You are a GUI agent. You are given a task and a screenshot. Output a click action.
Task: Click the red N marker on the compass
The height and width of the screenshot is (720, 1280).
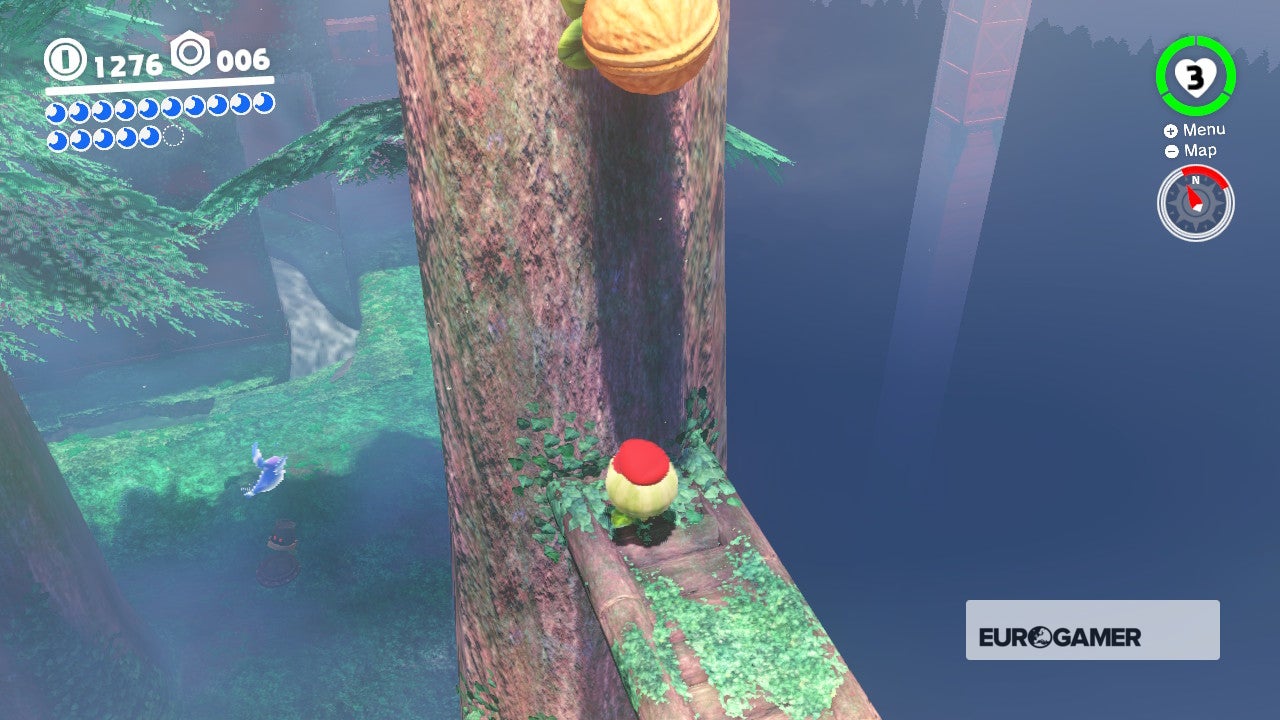pyautogui.click(x=1194, y=182)
